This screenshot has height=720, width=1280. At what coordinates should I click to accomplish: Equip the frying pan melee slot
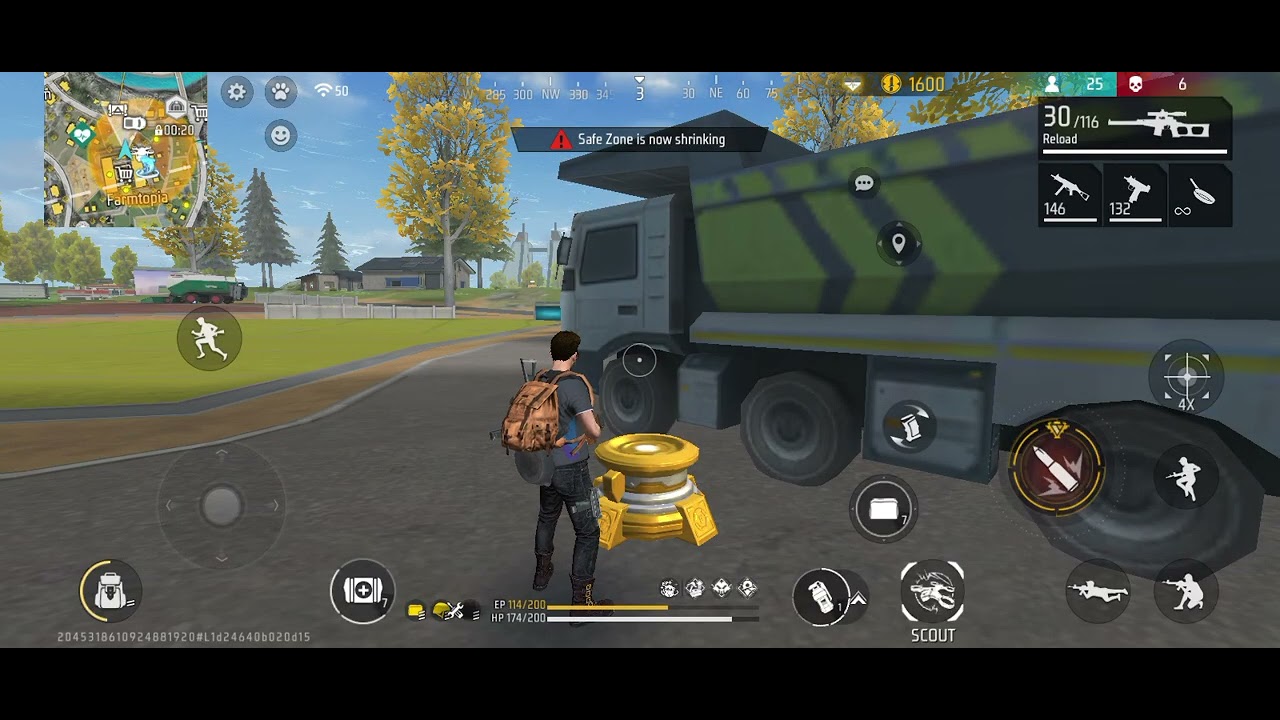point(1197,194)
